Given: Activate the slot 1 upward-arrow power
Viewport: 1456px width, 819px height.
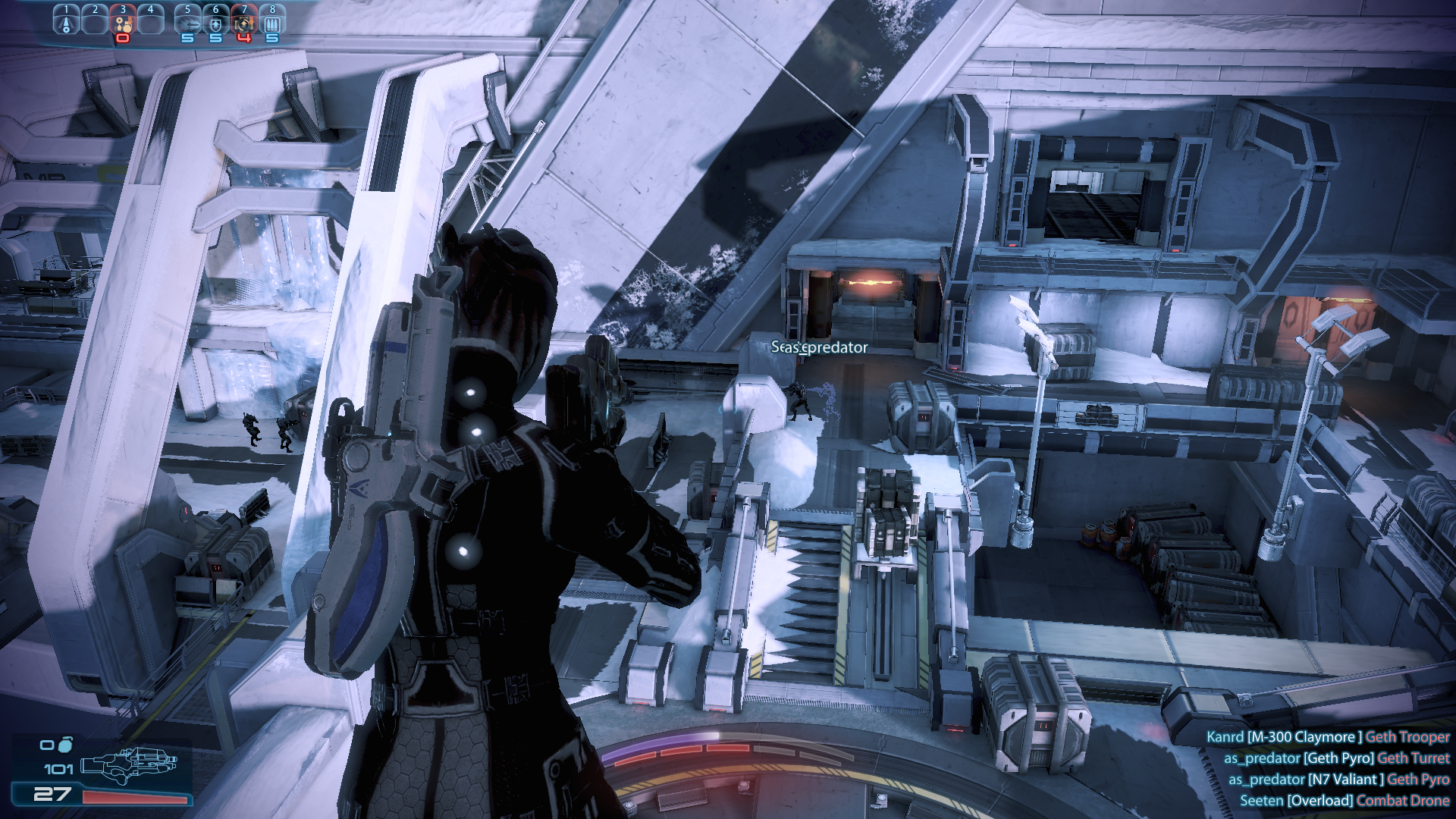Looking at the screenshot, I should [x=66, y=22].
